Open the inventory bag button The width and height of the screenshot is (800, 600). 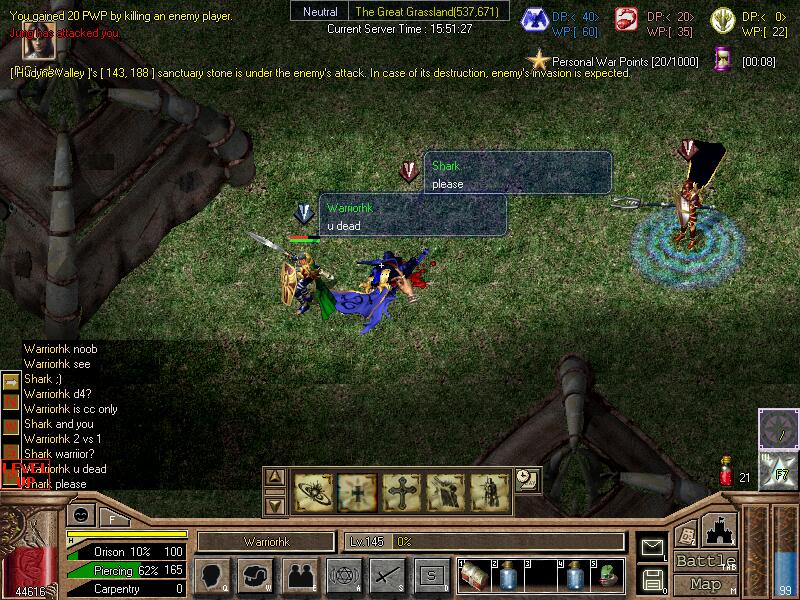(255, 576)
